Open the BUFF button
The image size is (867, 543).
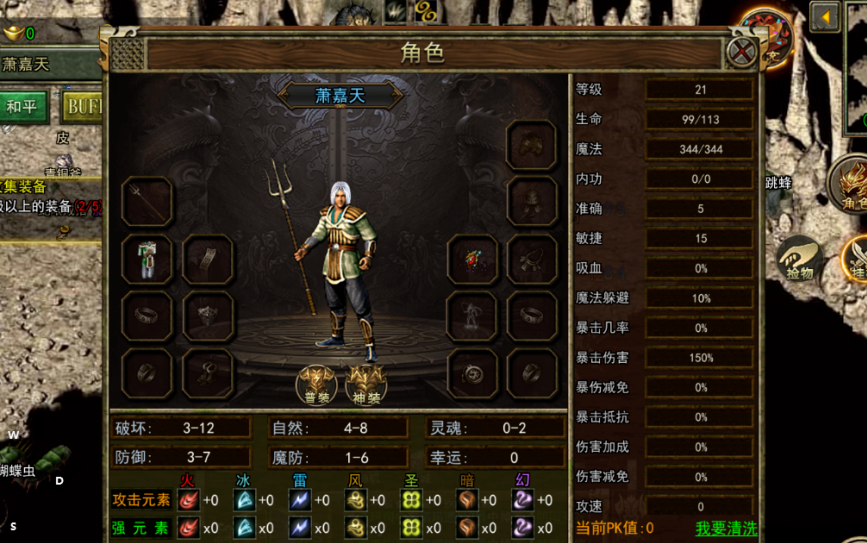tap(82, 105)
